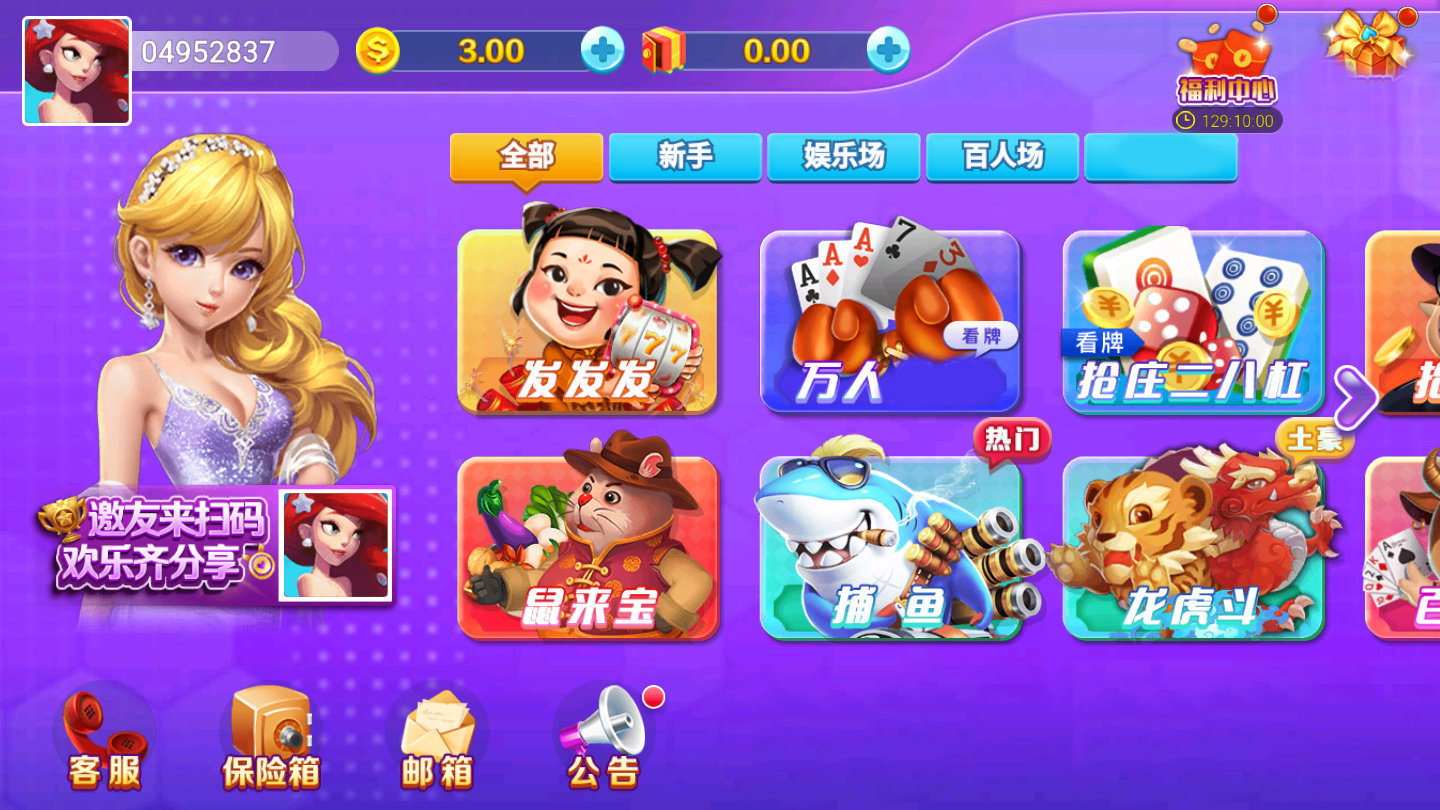Screen dimensions: 1440x810
Task: Select the 娱乐场 tab
Action: coord(844,155)
